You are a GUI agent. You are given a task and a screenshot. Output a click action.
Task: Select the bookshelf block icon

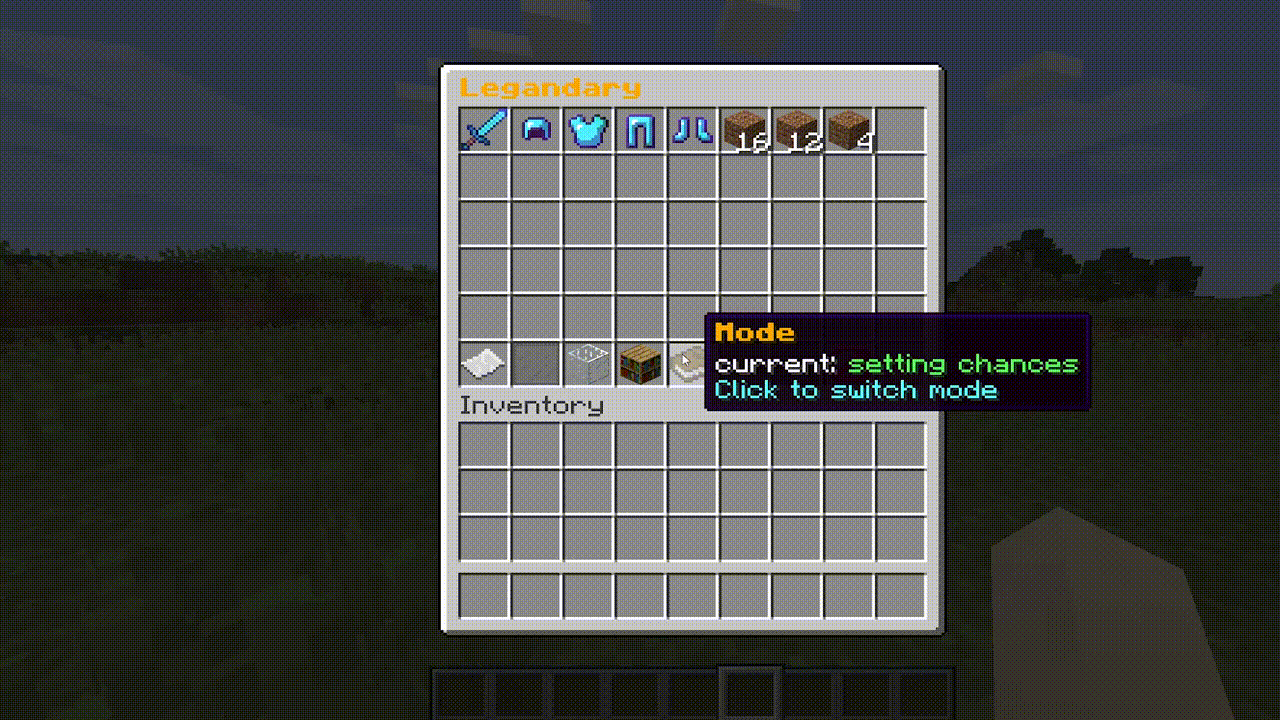639,362
